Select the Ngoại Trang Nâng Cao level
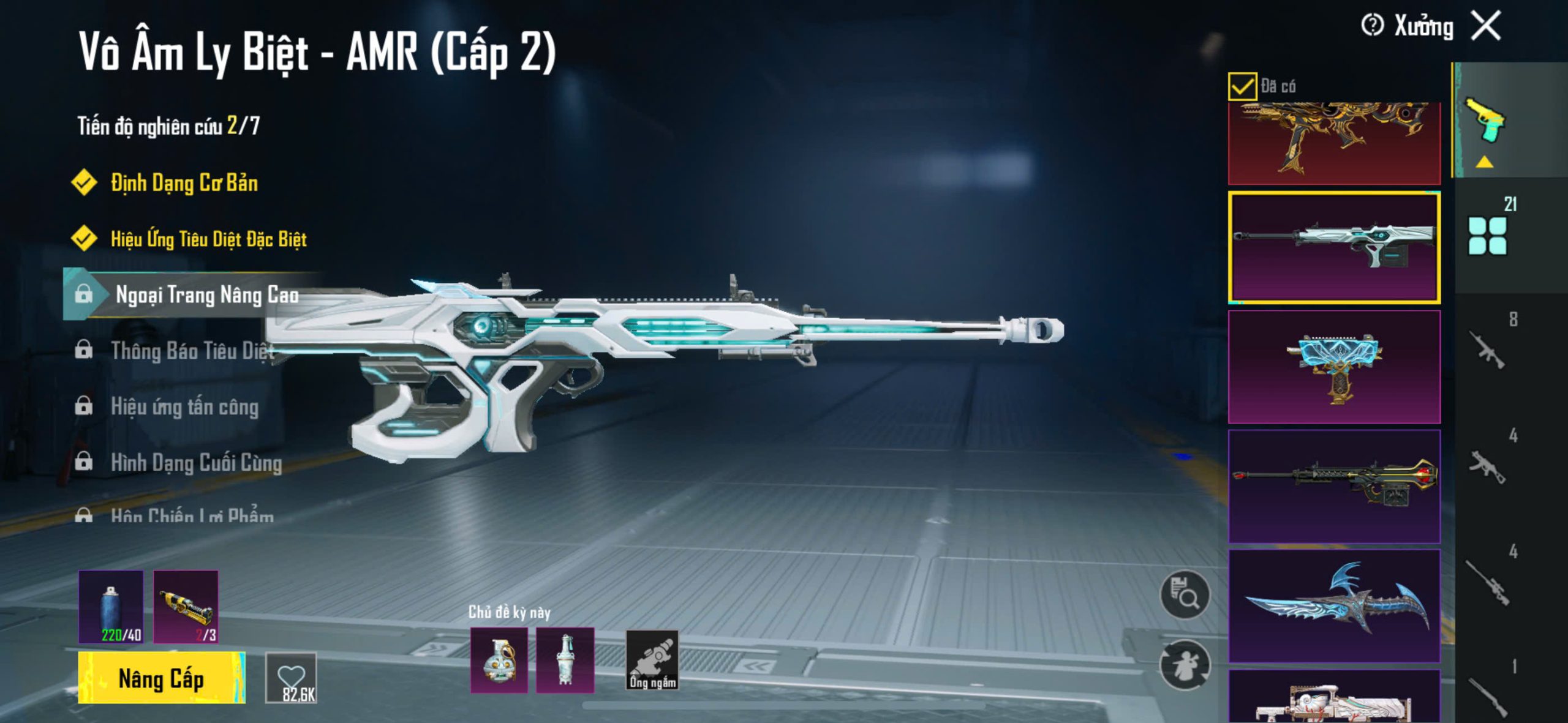The image size is (1568, 723). click(x=206, y=294)
